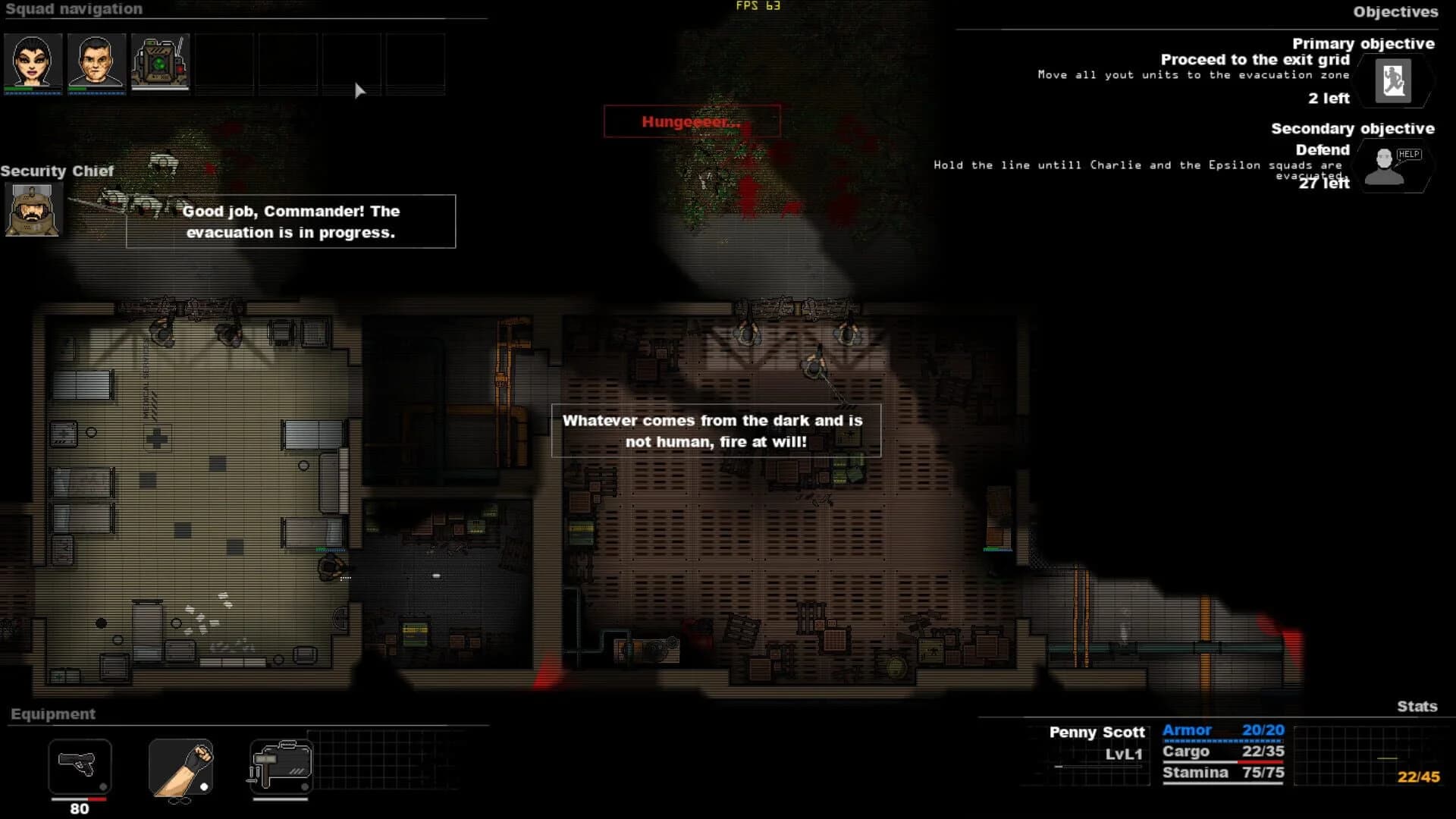Dismiss the Security Chief dialogue box
The height and width of the screenshot is (819, 1456).
(x=291, y=221)
